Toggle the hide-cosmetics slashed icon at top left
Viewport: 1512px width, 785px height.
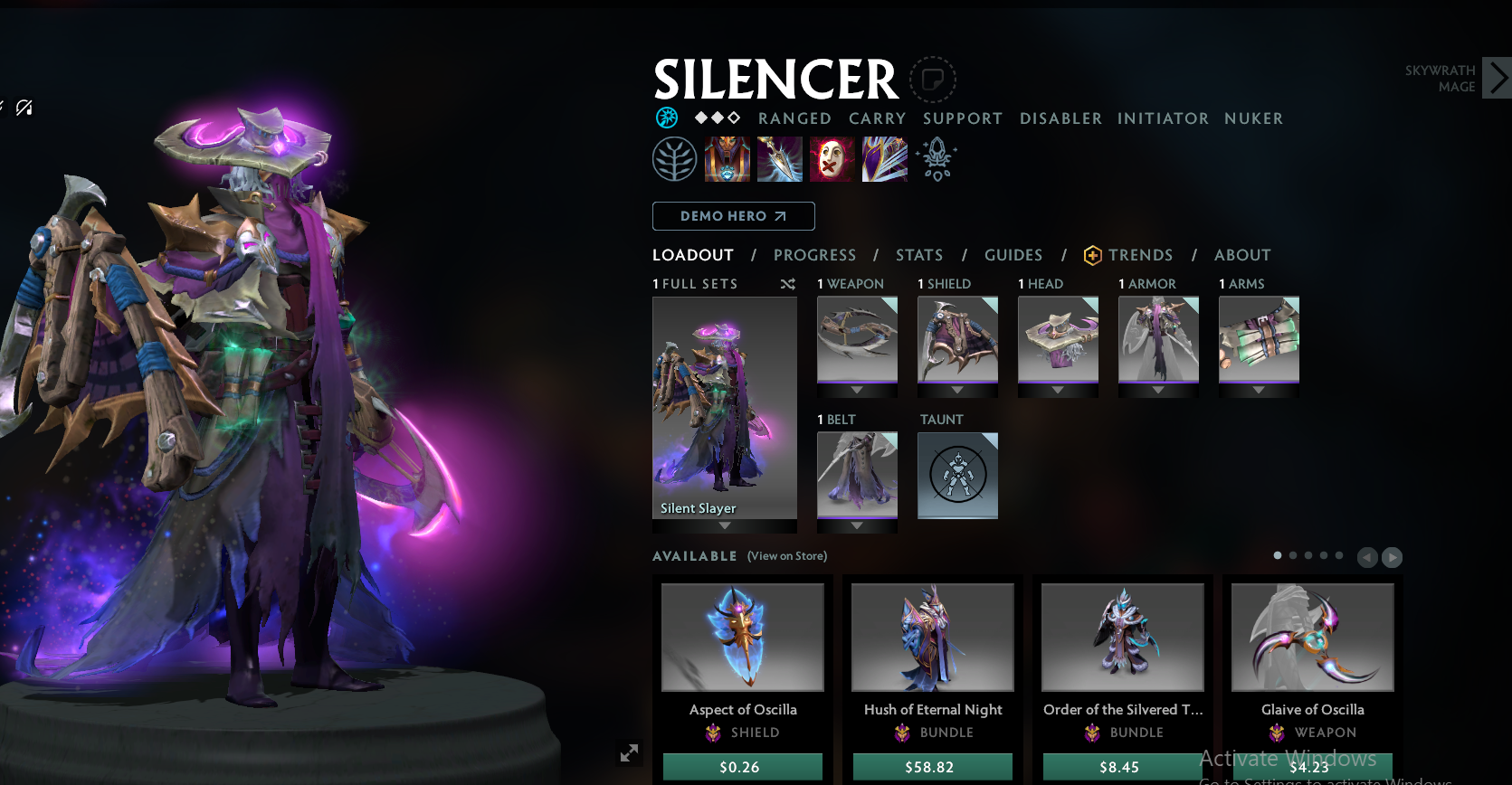pyautogui.click(x=24, y=108)
